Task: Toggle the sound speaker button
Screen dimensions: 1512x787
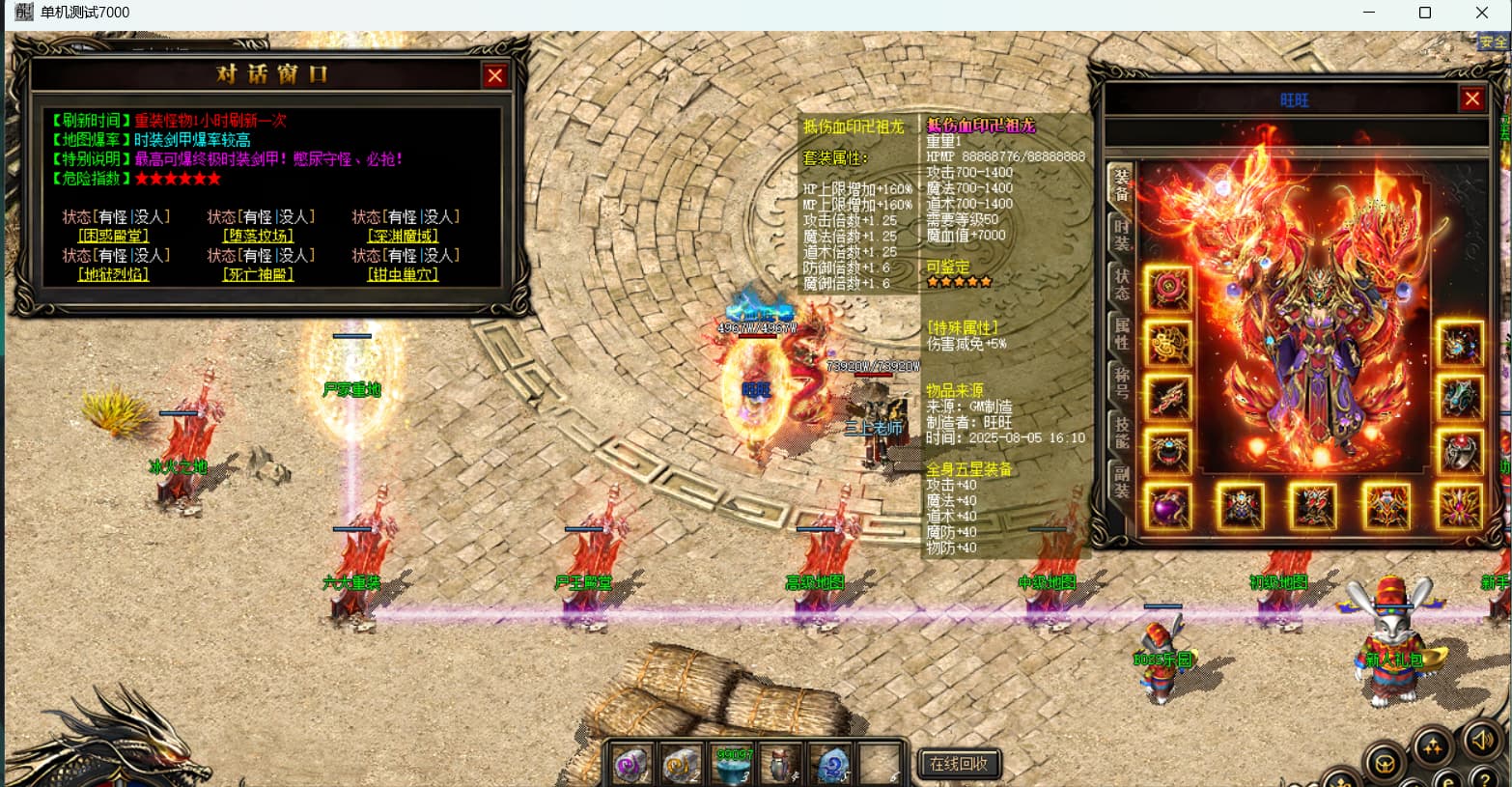Action: pos(1481,742)
